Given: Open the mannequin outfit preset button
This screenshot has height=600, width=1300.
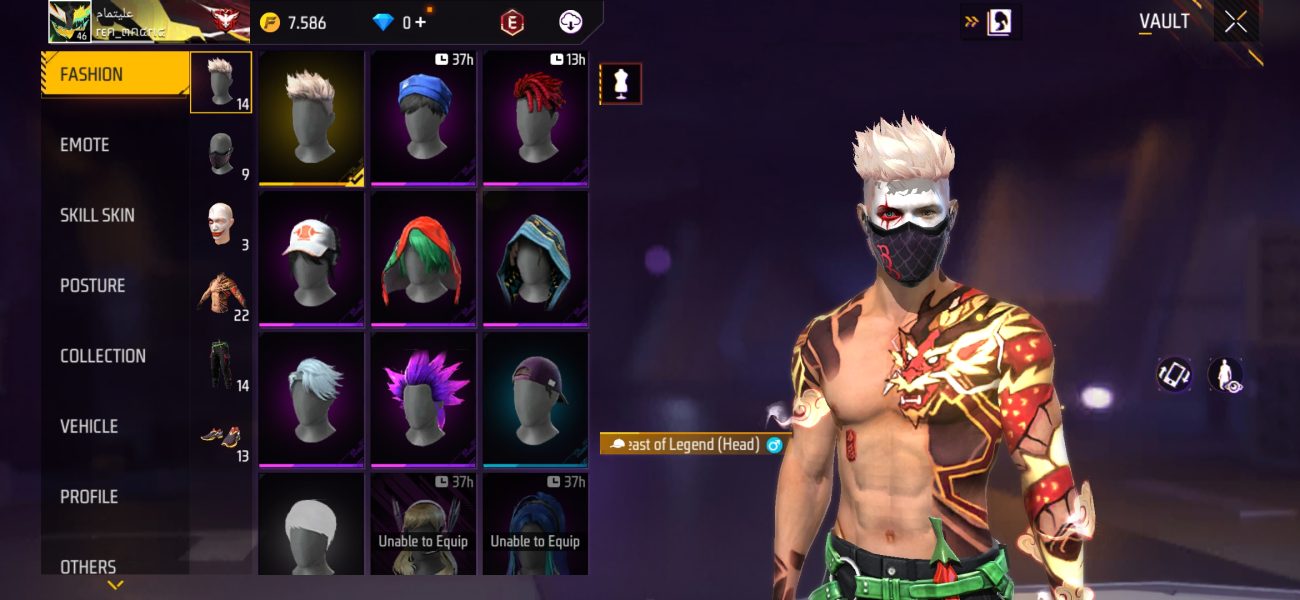Looking at the screenshot, I should [620, 84].
